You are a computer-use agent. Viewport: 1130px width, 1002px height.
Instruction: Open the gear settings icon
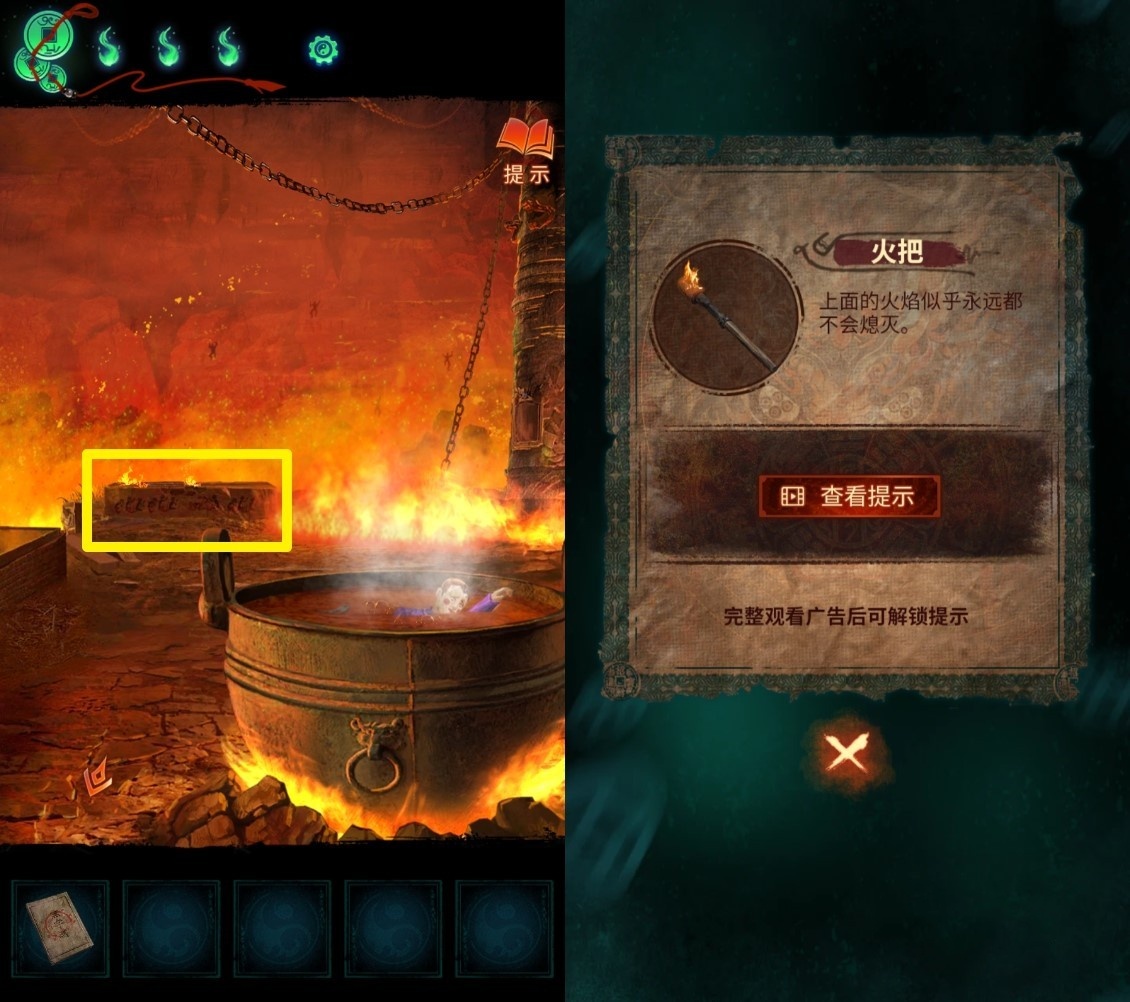point(324,48)
